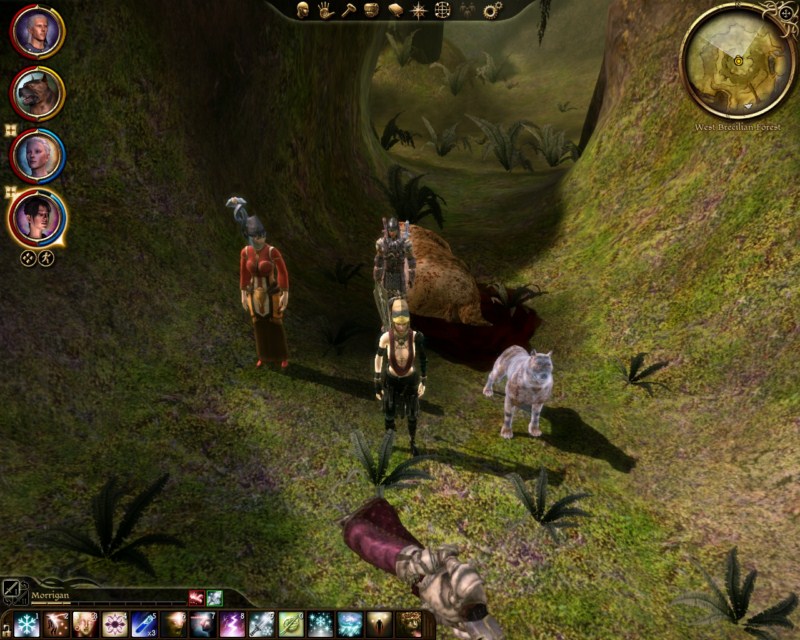Use the blue potion flask quickslot

[x=144, y=624]
